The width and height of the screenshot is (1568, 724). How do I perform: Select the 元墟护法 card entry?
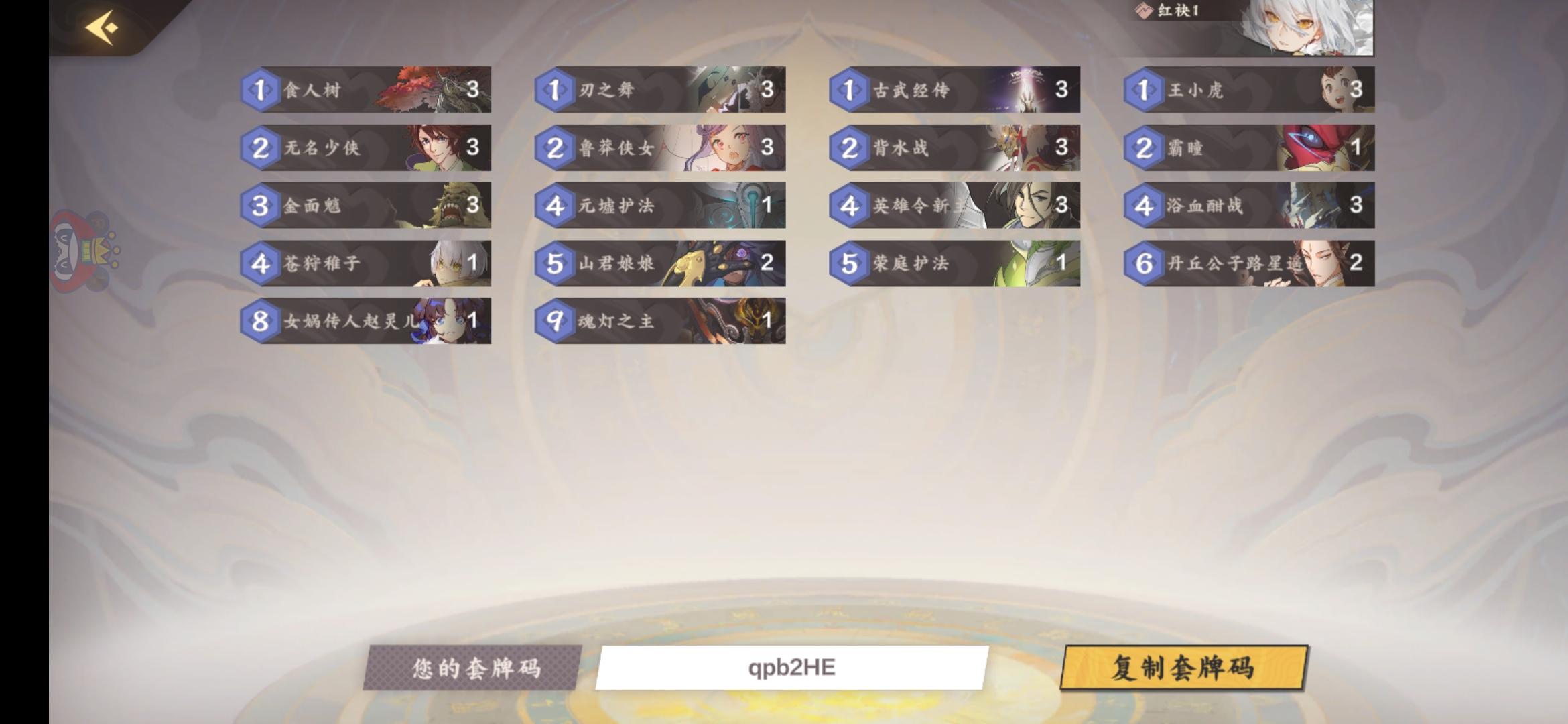click(660, 206)
